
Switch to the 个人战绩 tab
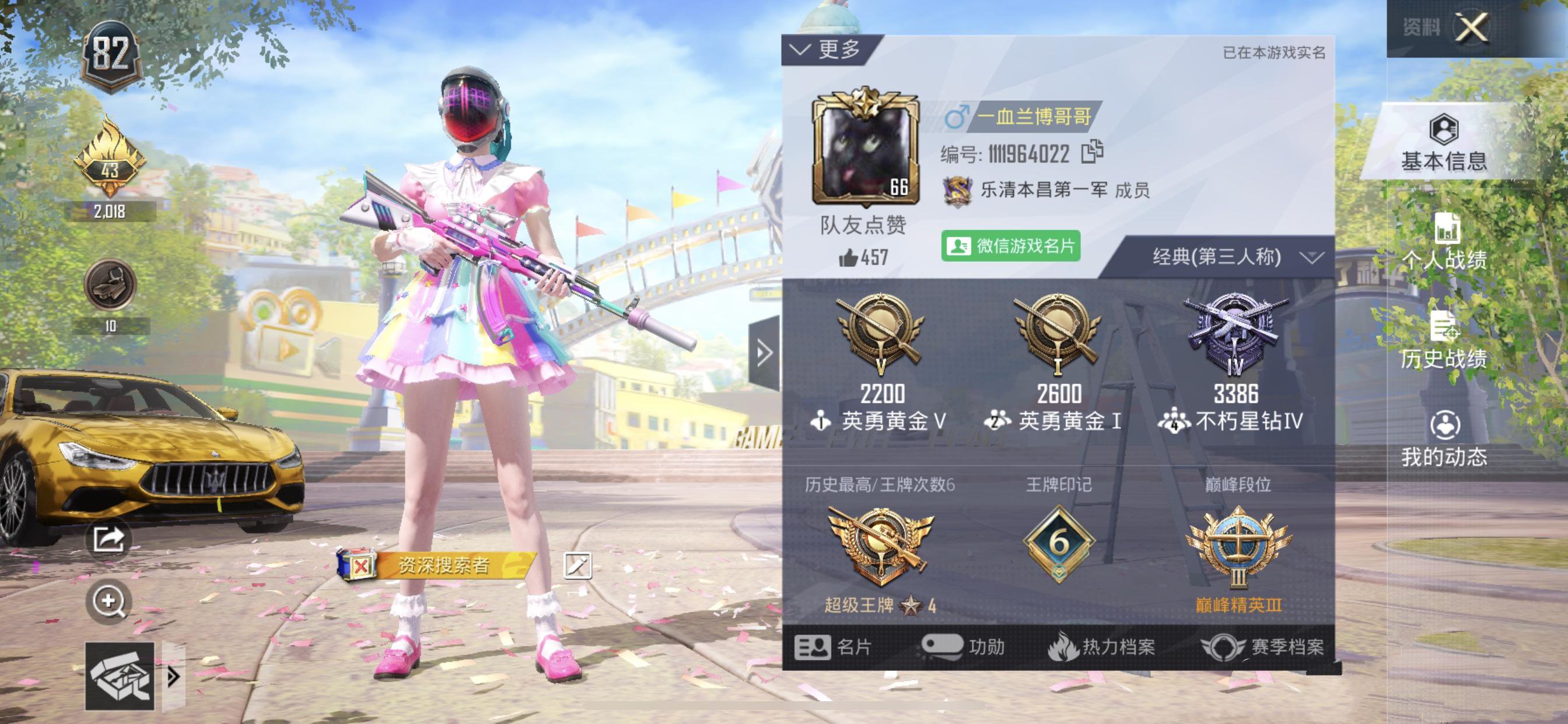point(1443,242)
